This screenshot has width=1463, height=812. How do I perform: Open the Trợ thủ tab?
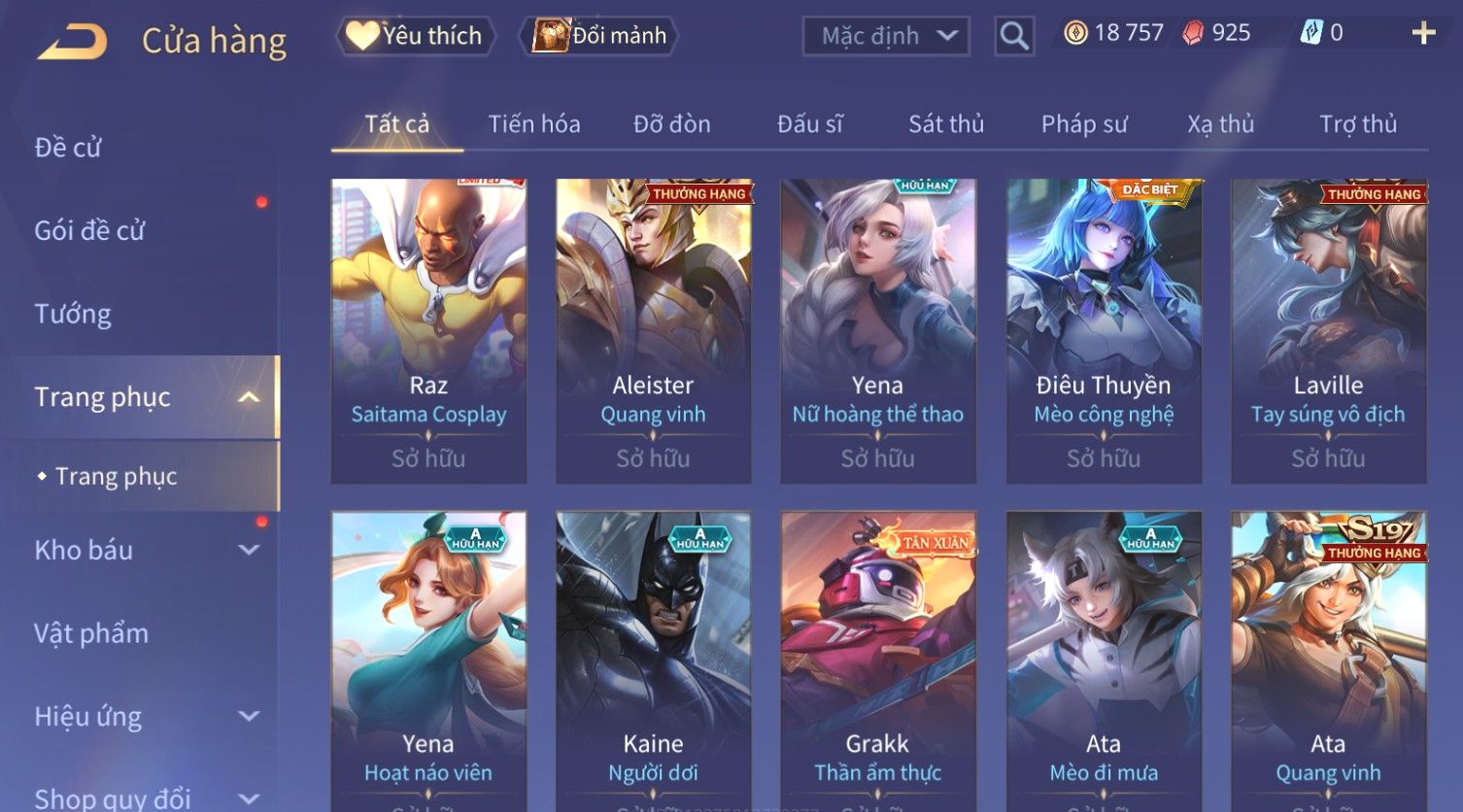tap(1357, 124)
